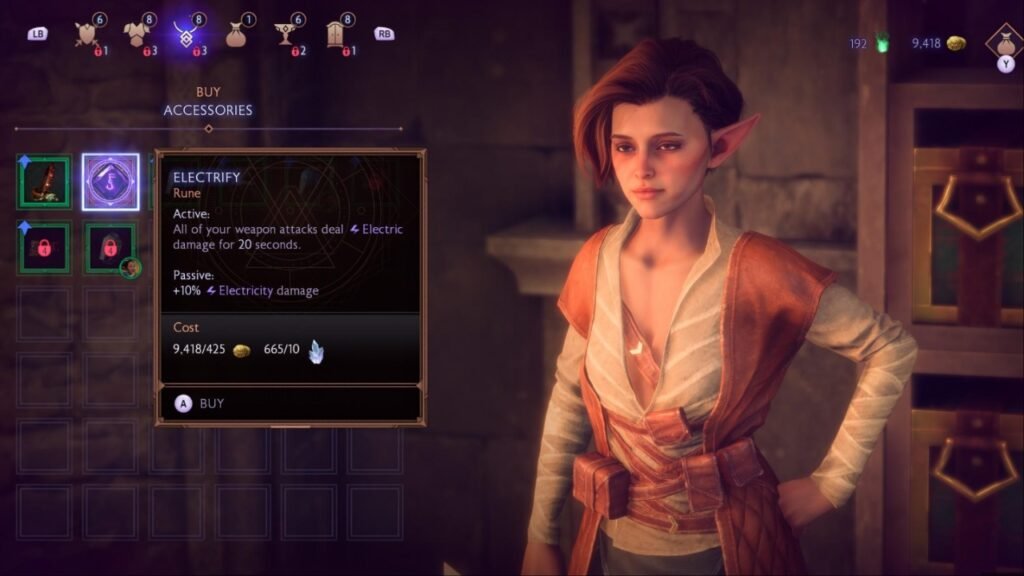Viewport: 1024px width, 576px height.
Task: Select the Electrify rune slot
Action: point(110,182)
